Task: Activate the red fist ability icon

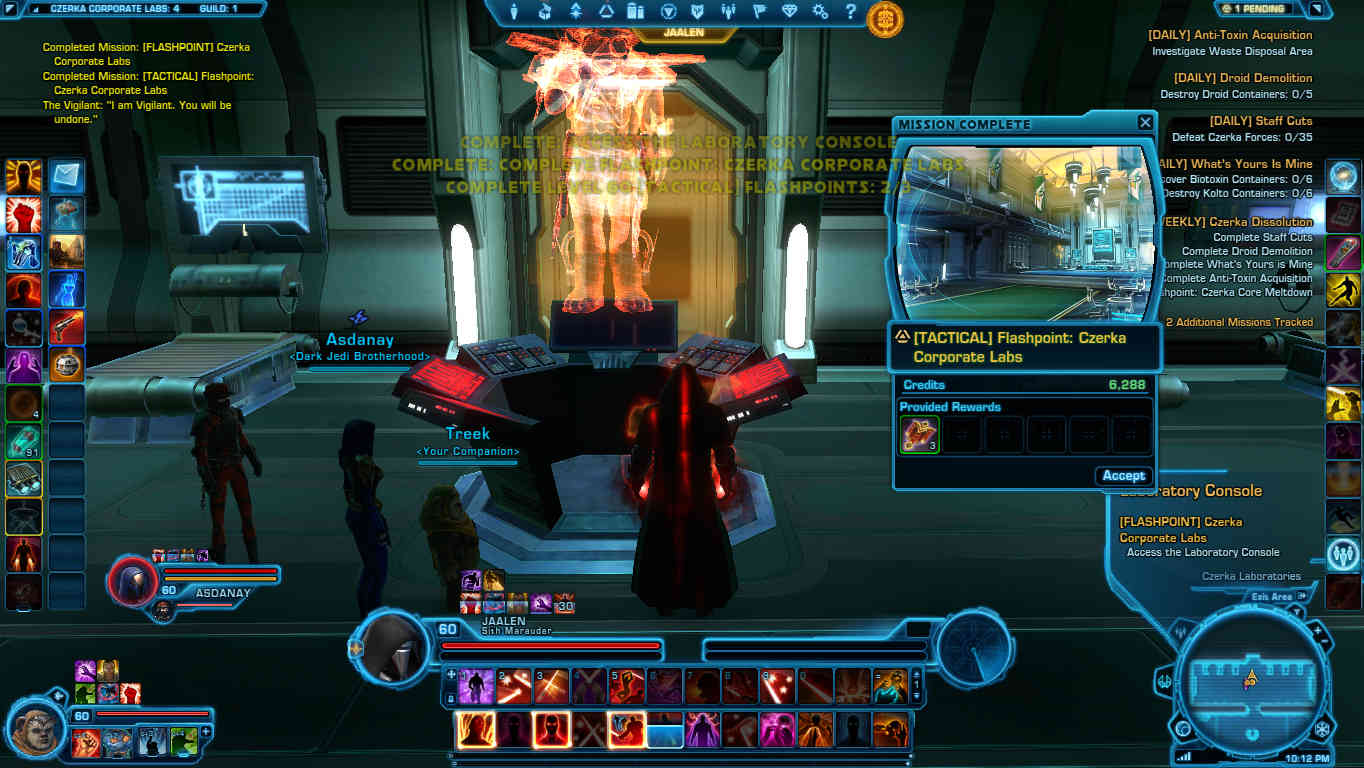Action: [23, 215]
